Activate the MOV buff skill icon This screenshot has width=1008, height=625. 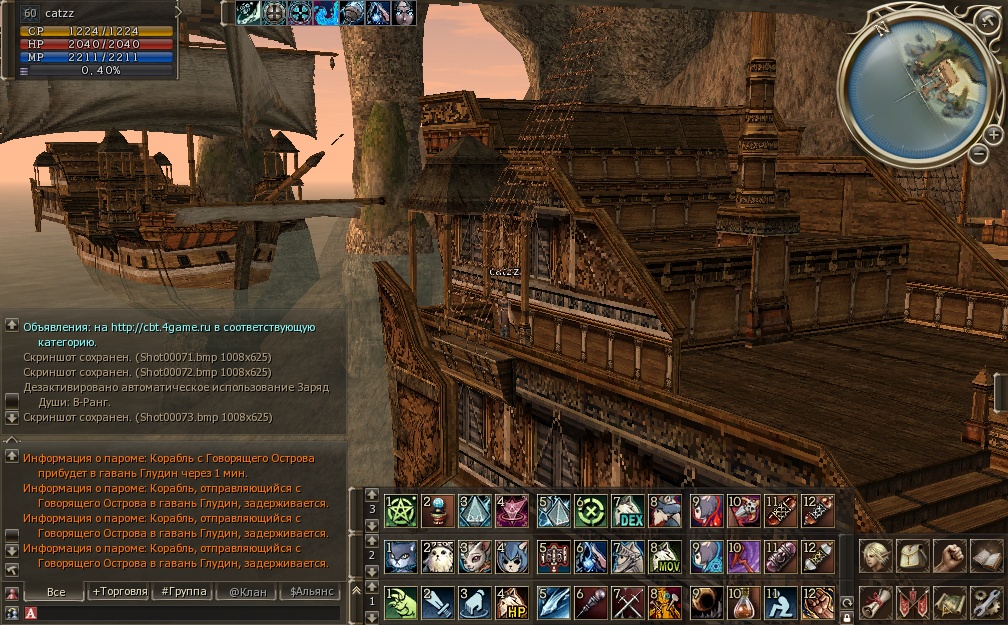665,558
